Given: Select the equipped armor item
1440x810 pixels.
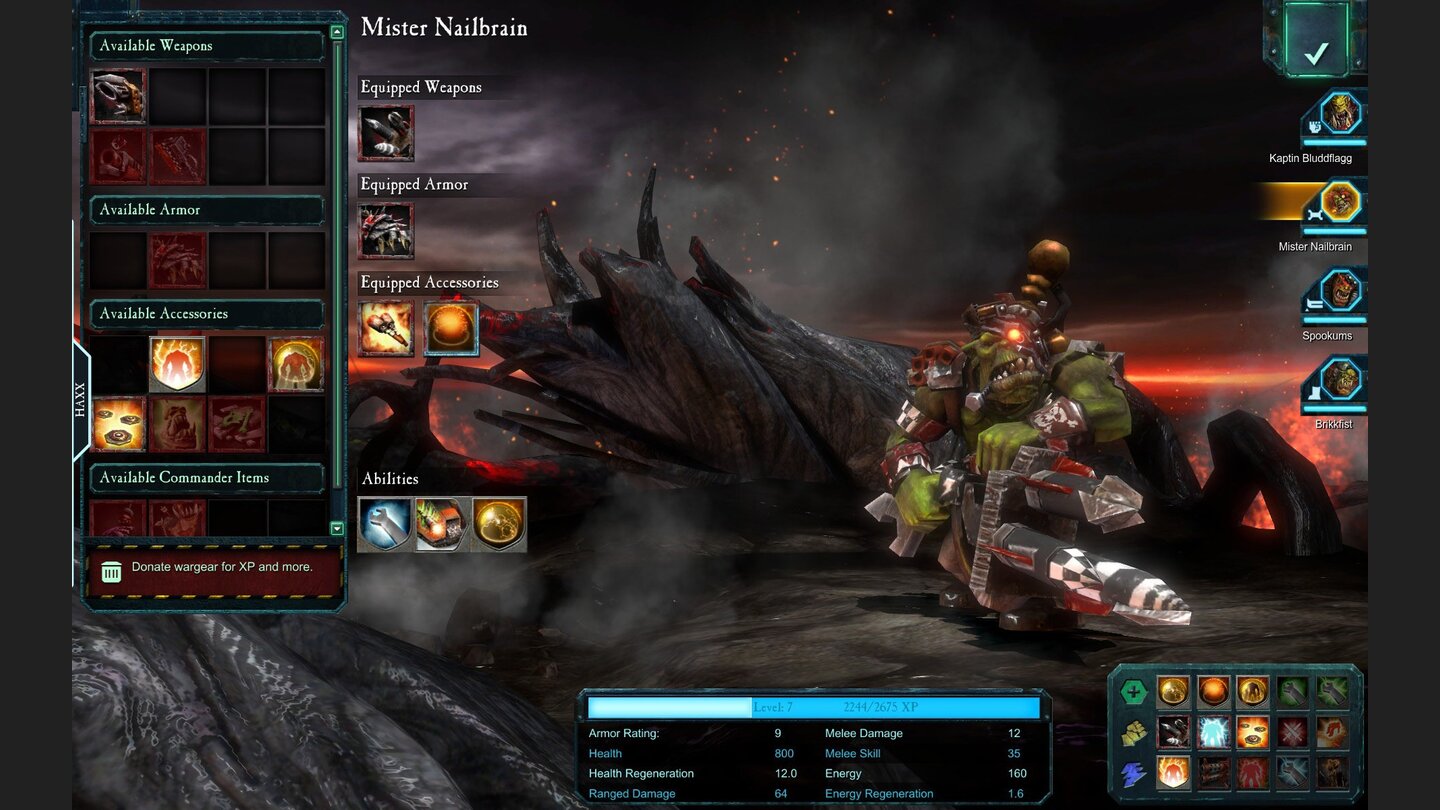Looking at the screenshot, I should (x=385, y=230).
